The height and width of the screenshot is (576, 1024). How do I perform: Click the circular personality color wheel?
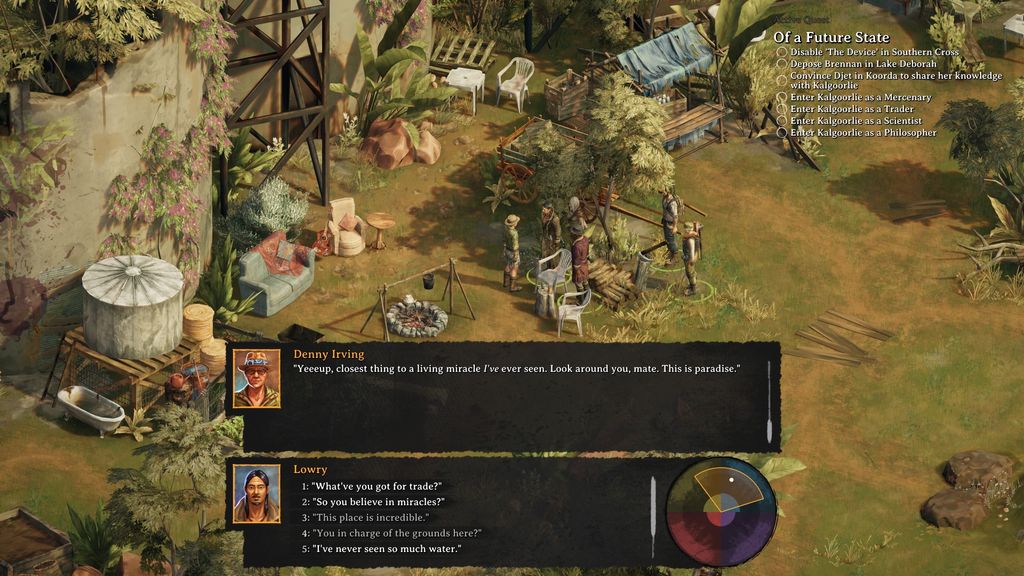click(721, 511)
